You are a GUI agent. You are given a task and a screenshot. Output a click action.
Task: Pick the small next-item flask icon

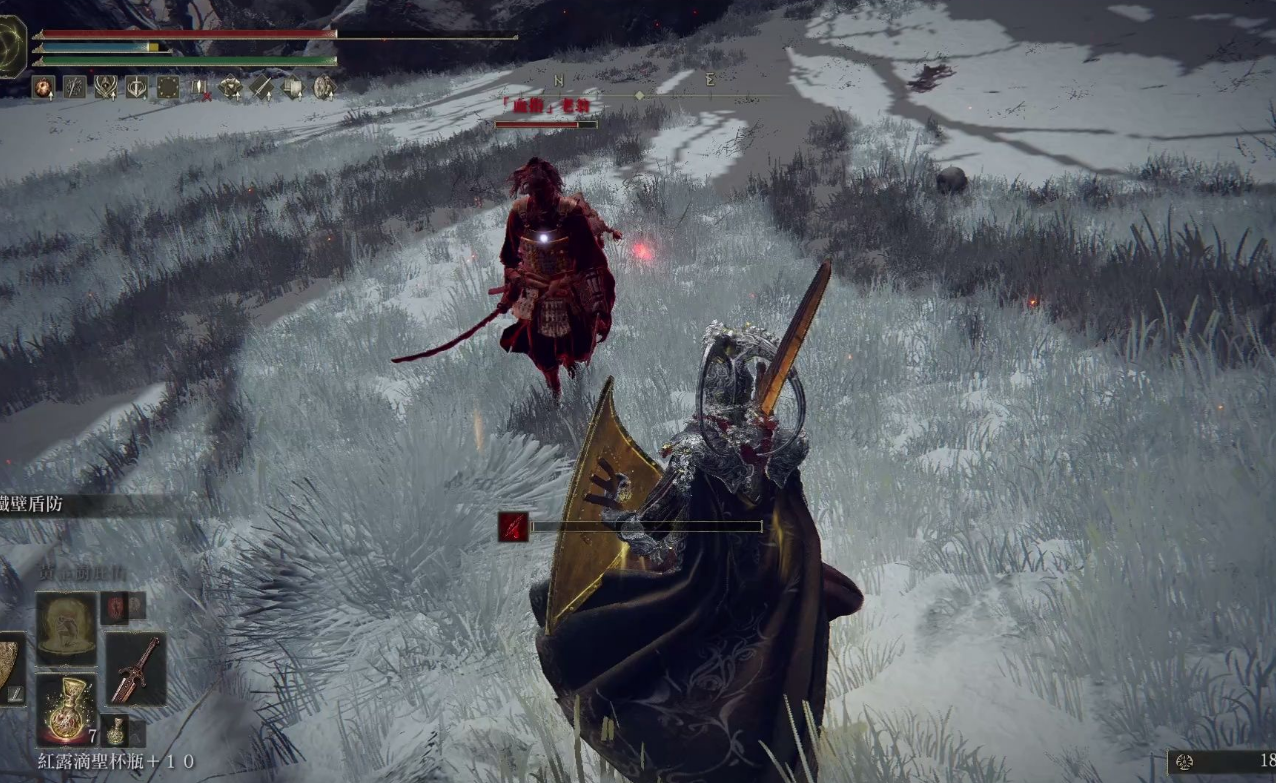tap(116, 730)
